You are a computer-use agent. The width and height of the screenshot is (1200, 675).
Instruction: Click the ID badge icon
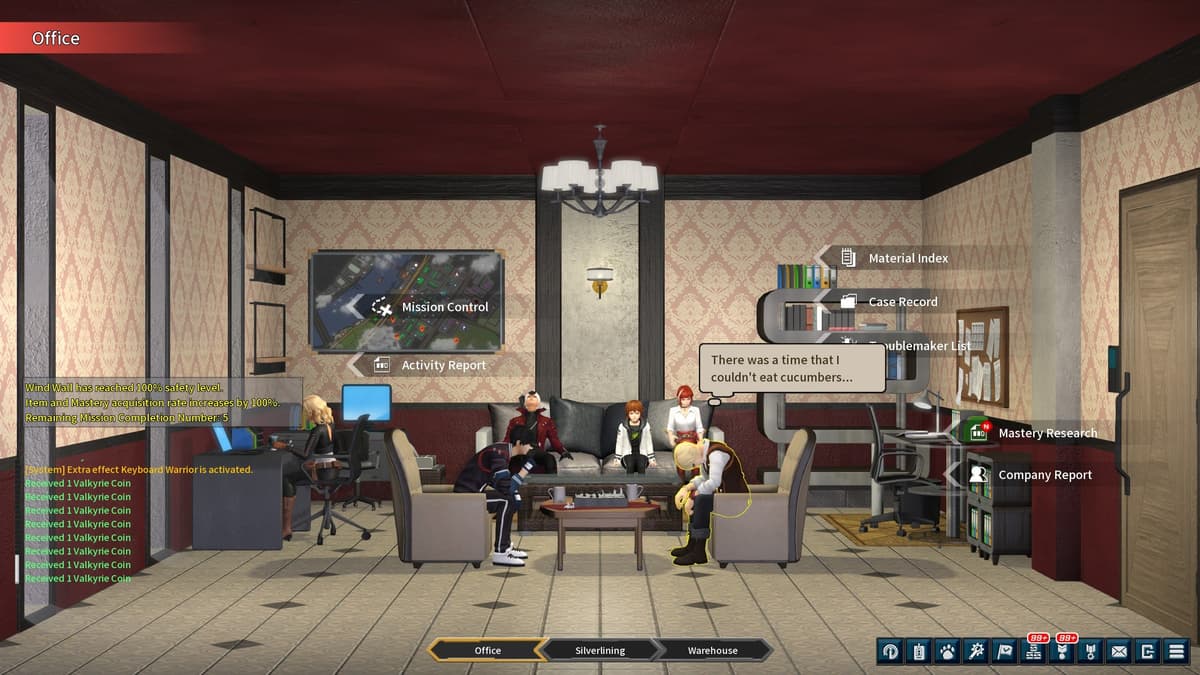tap(918, 651)
